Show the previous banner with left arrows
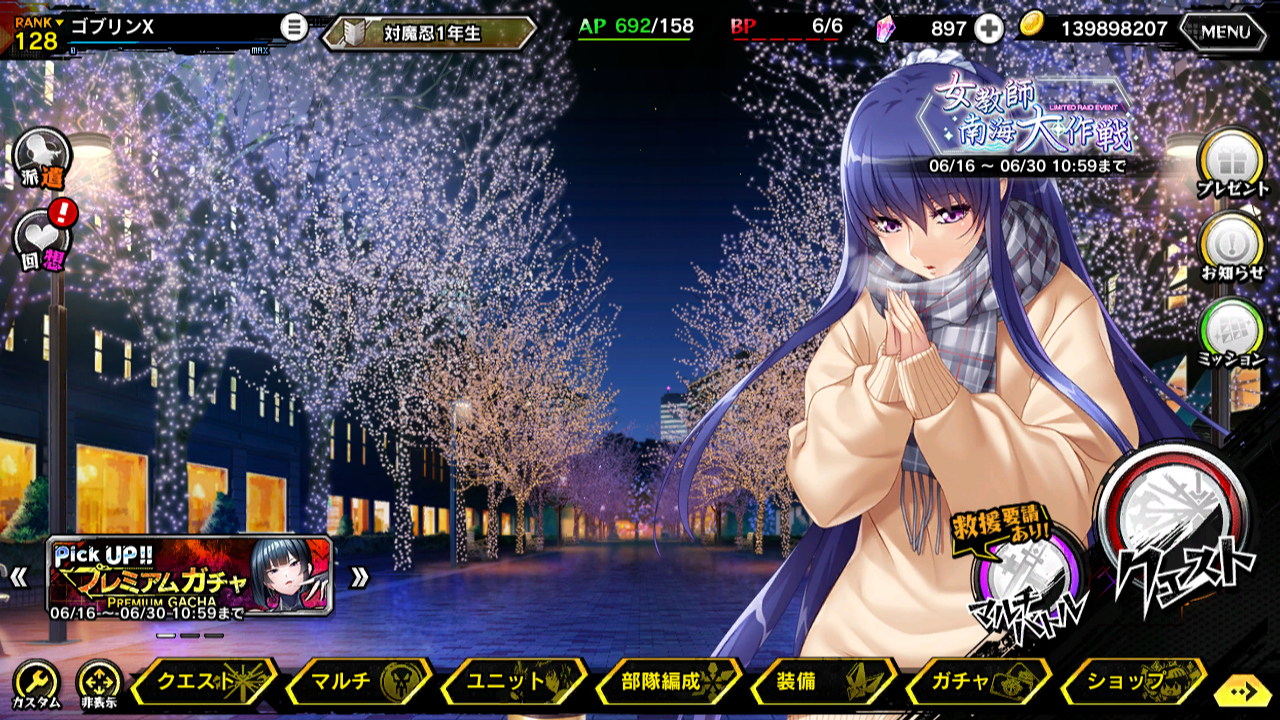This screenshot has width=1280, height=720. click(18, 577)
